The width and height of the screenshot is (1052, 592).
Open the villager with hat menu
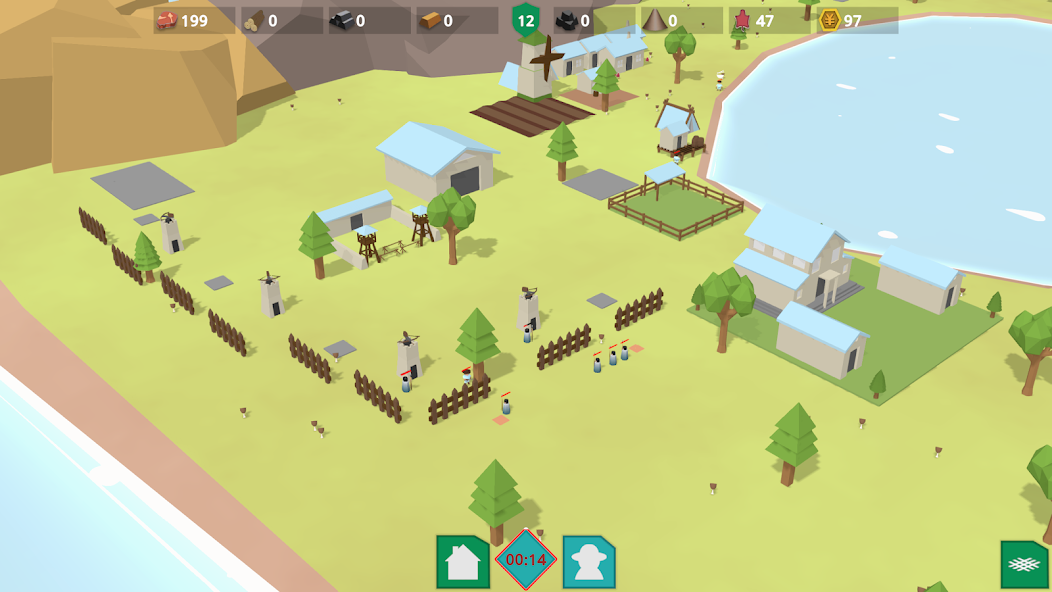(x=589, y=562)
